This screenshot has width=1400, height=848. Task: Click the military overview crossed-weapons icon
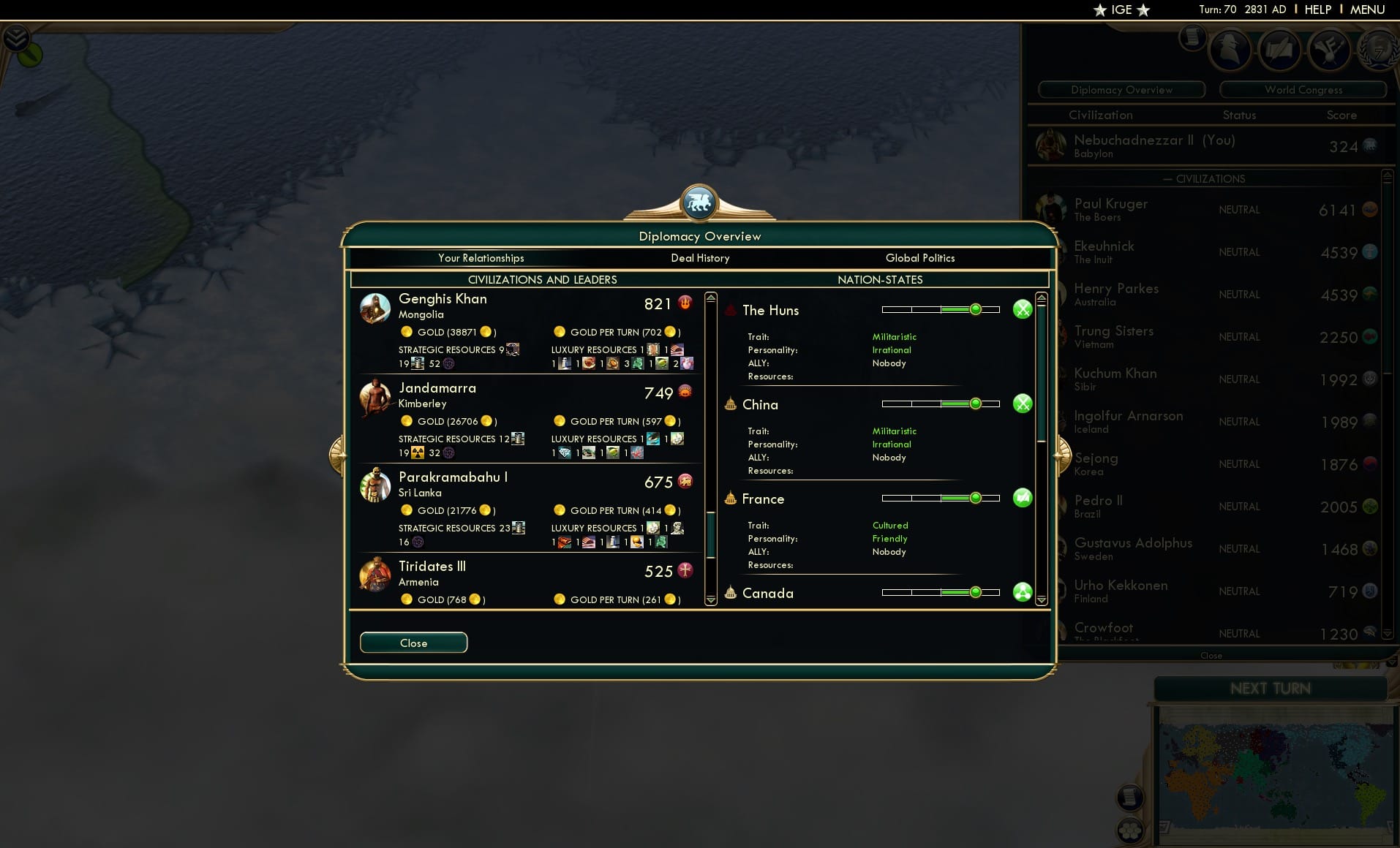pyautogui.click(x=1330, y=50)
